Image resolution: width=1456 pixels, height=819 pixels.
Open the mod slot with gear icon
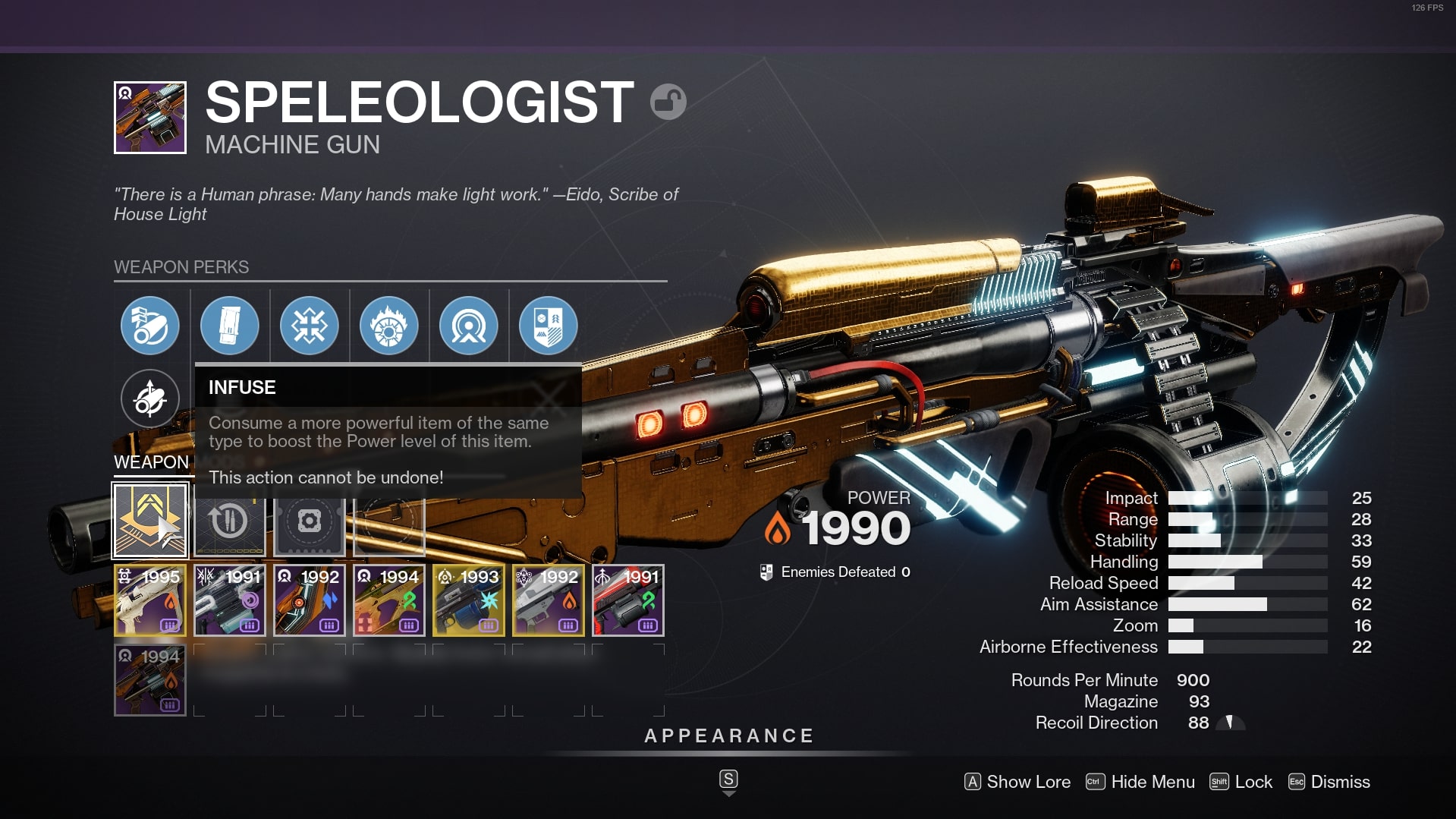coord(309,521)
